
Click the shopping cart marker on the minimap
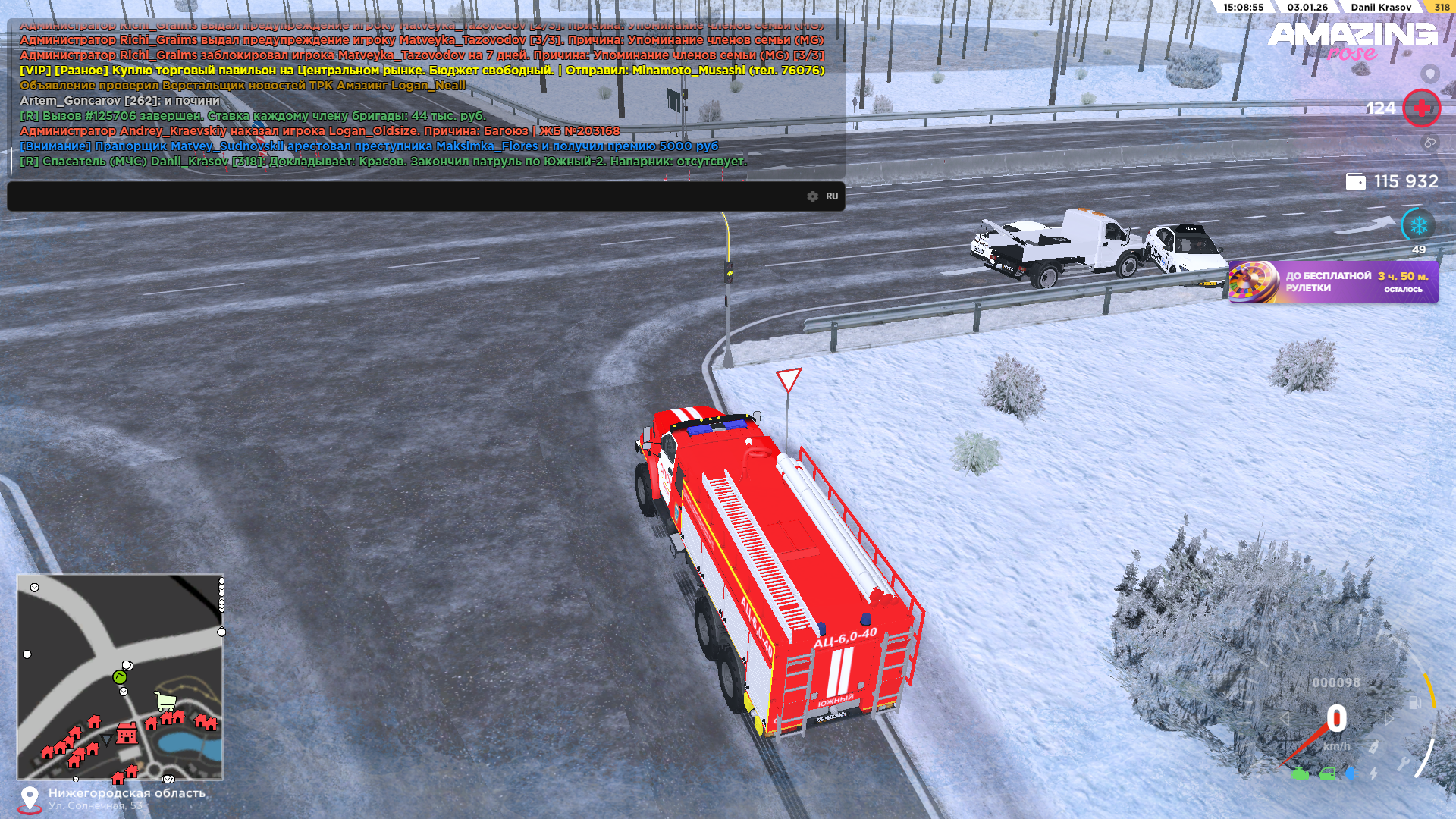point(165,701)
